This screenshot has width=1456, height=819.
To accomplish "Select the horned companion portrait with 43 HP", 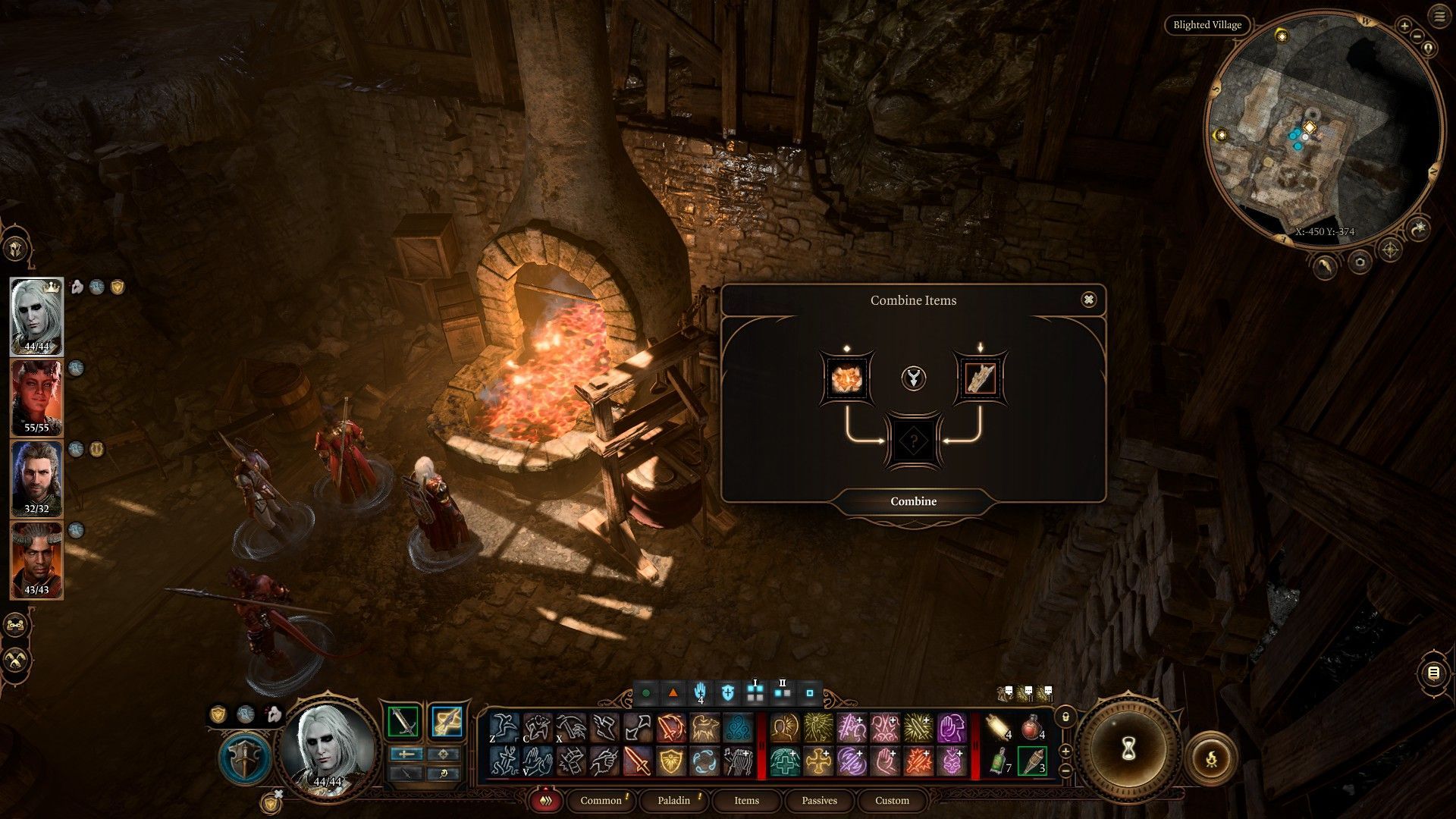I will pos(36,560).
